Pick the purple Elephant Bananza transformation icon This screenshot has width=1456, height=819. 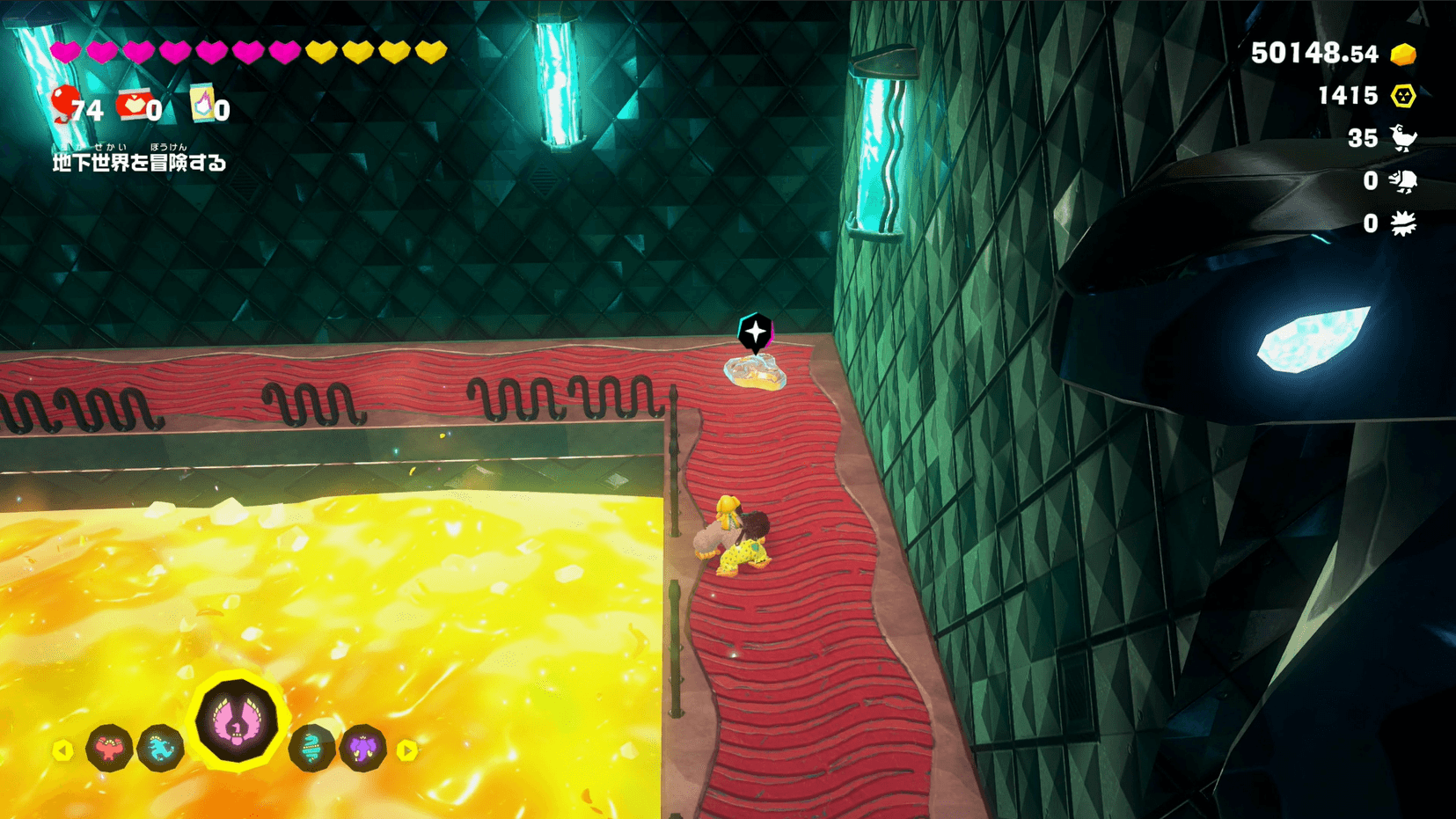click(363, 749)
